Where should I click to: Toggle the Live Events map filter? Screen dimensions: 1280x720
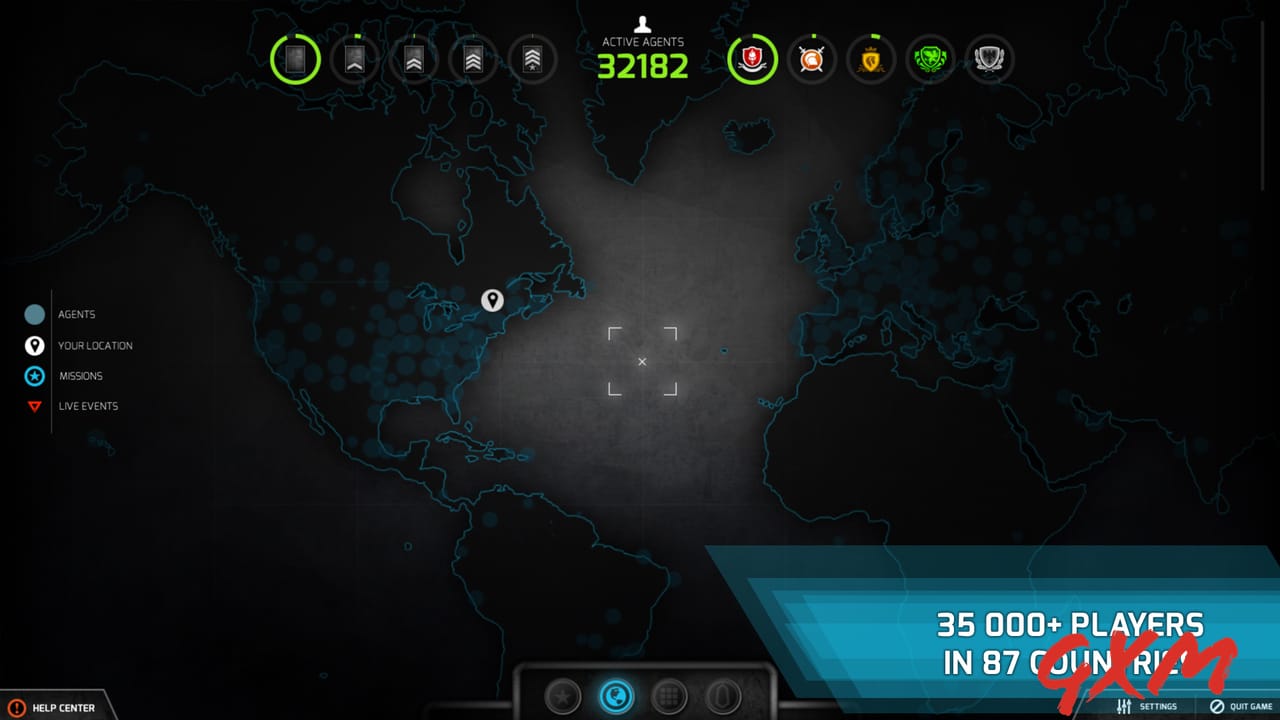[33, 406]
